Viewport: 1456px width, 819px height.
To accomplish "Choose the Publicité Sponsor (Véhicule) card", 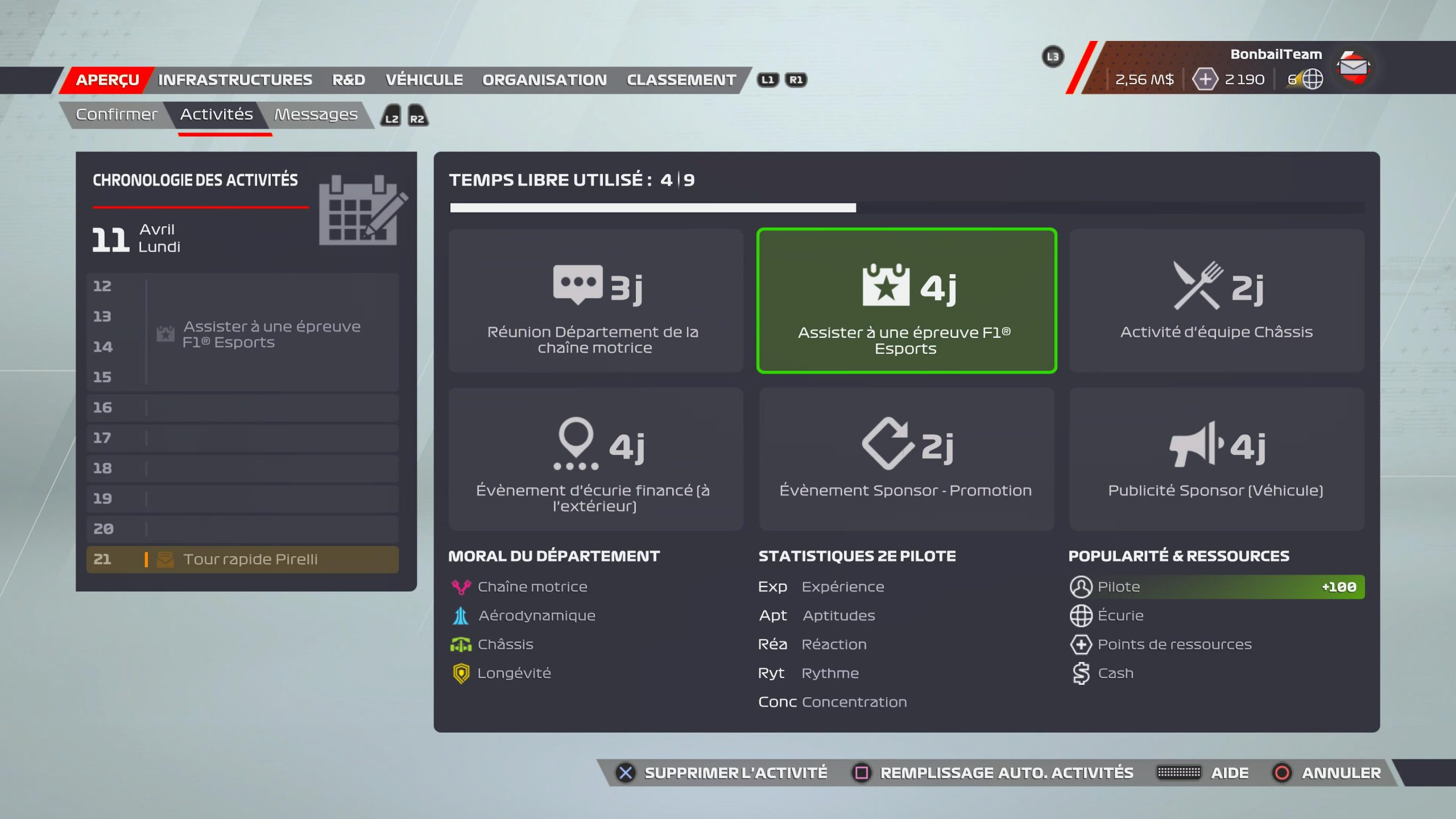I will tap(1216, 459).
